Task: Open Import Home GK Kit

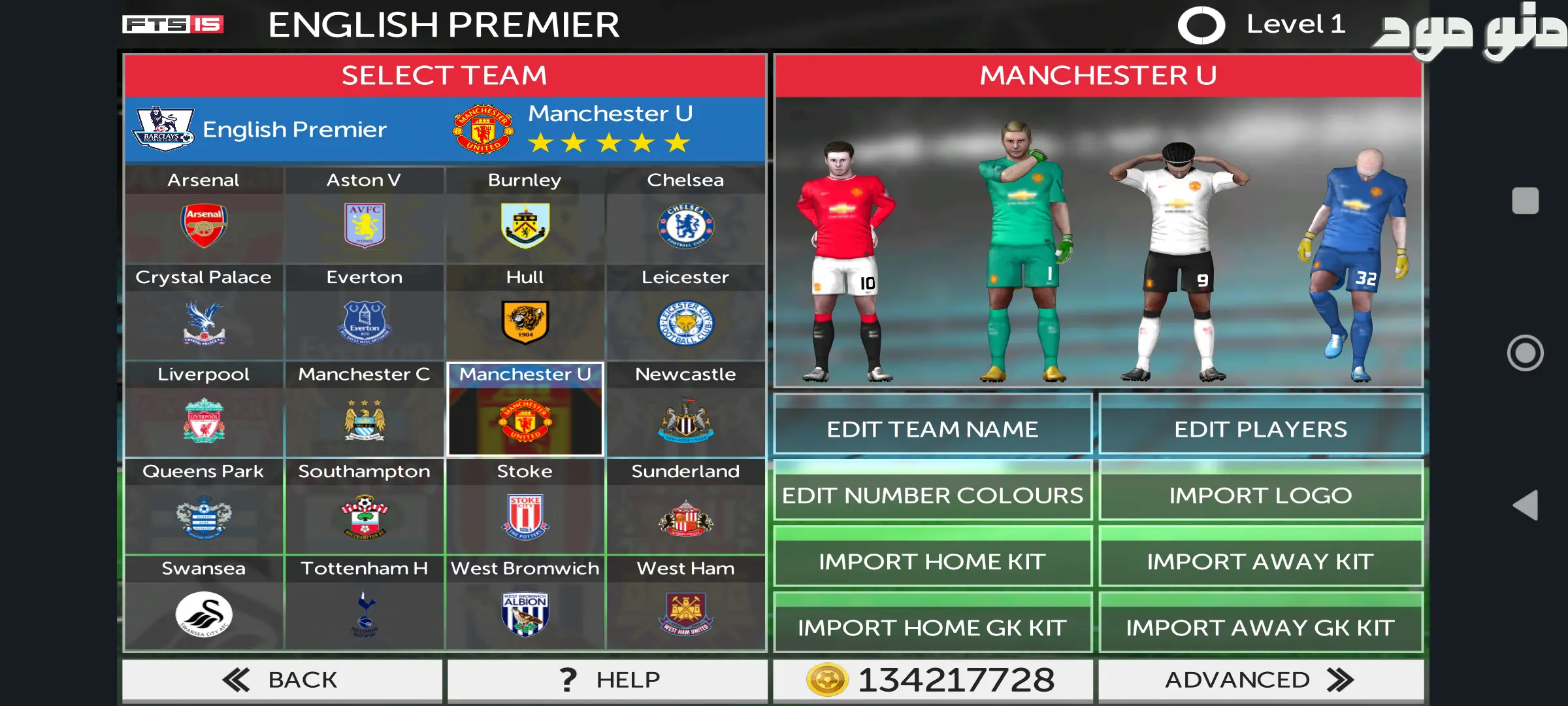Action: coord(932,628)
